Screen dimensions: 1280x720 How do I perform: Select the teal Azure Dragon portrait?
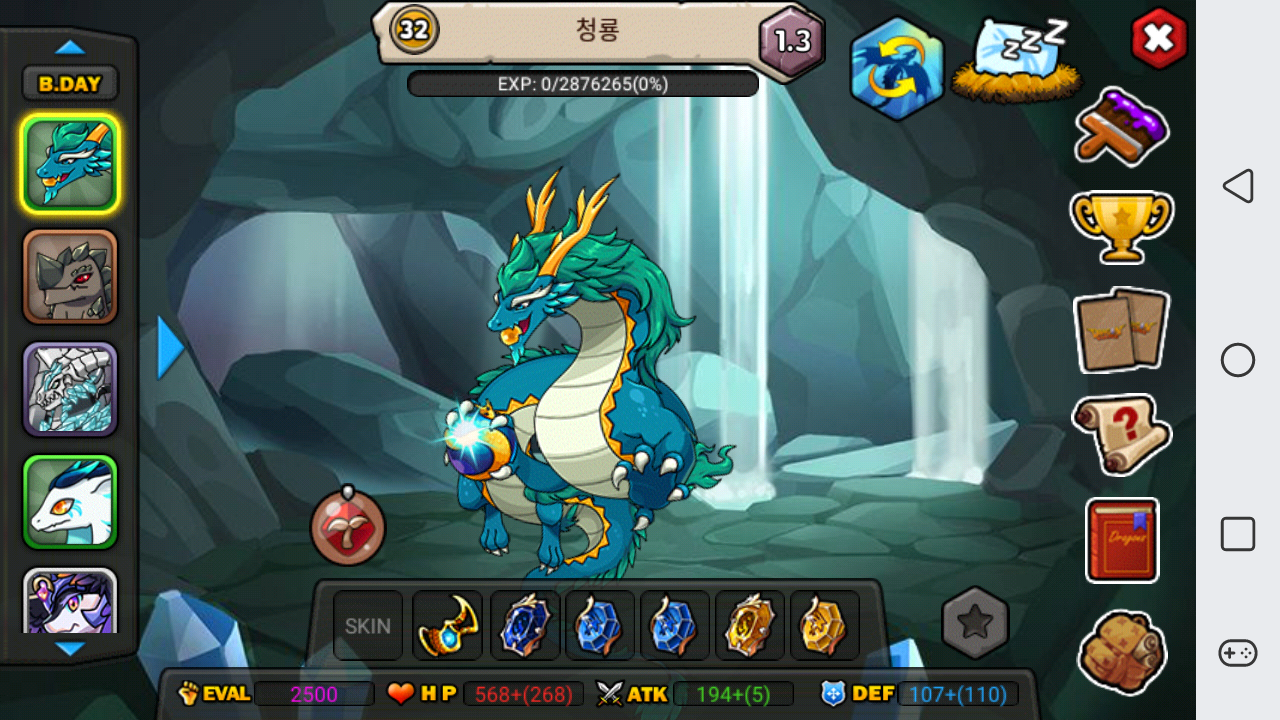pyautogui.click(x=70, y=163)
